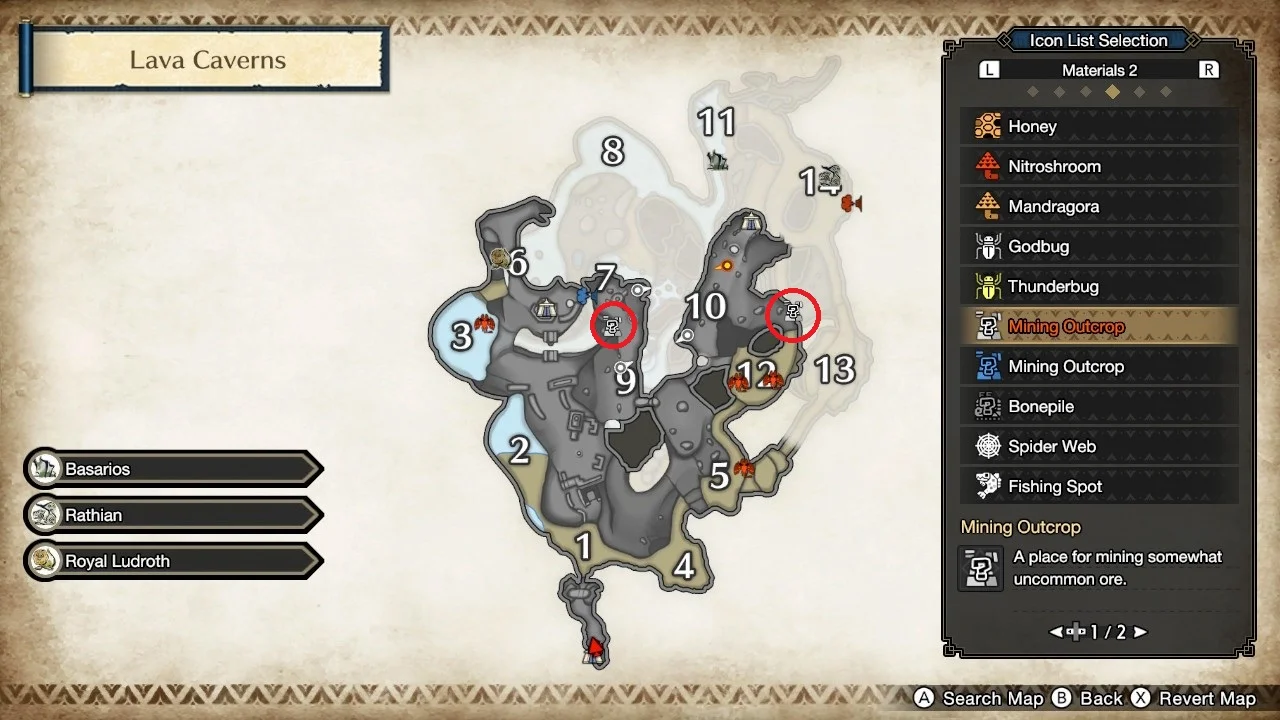Viewport: 1280px width, 720px height.
Task: Open the Materials 2 category tab
Action: pyautogui.click(x=1097, y=69)
